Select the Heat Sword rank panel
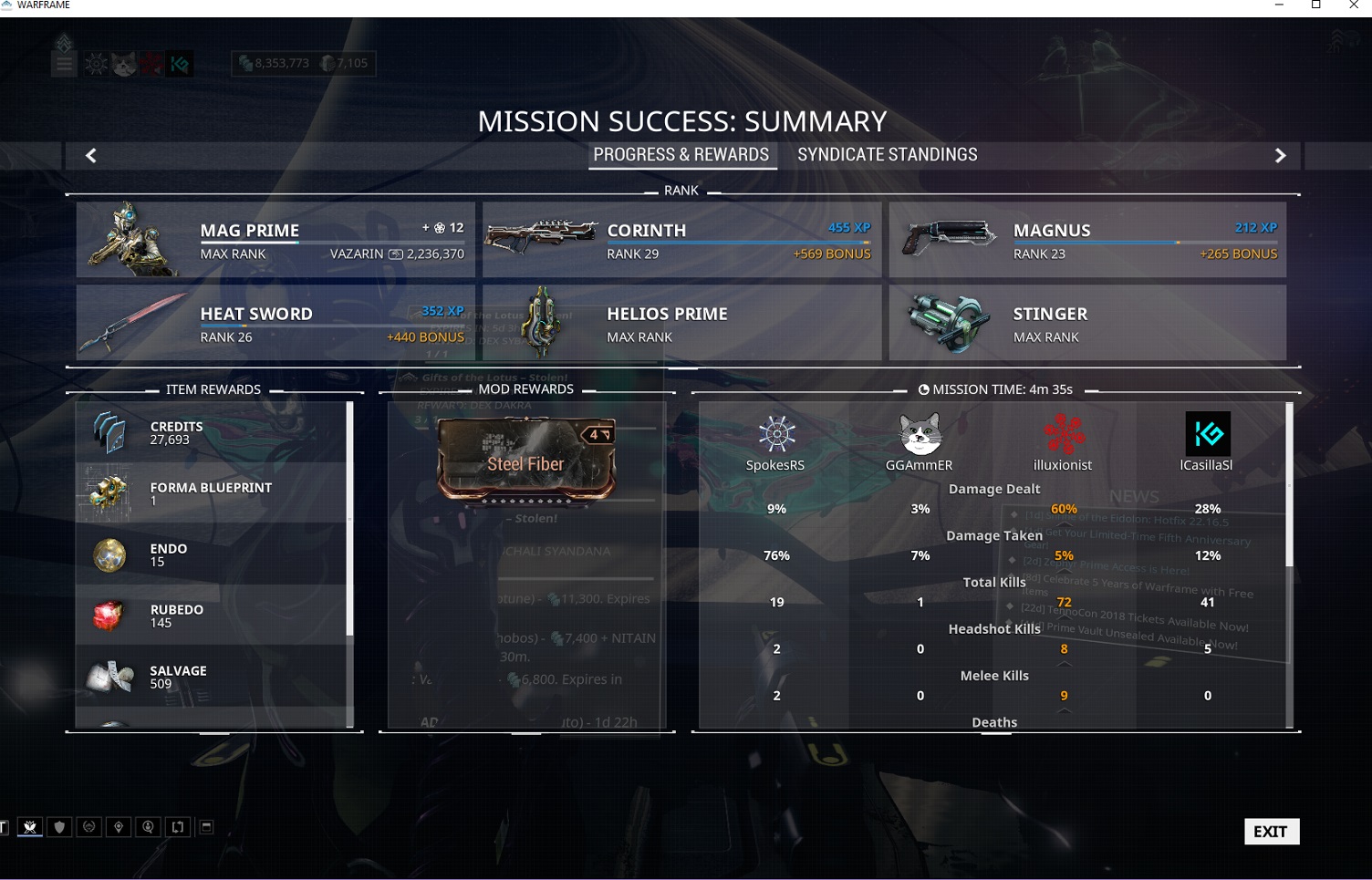 click(275, 323)
